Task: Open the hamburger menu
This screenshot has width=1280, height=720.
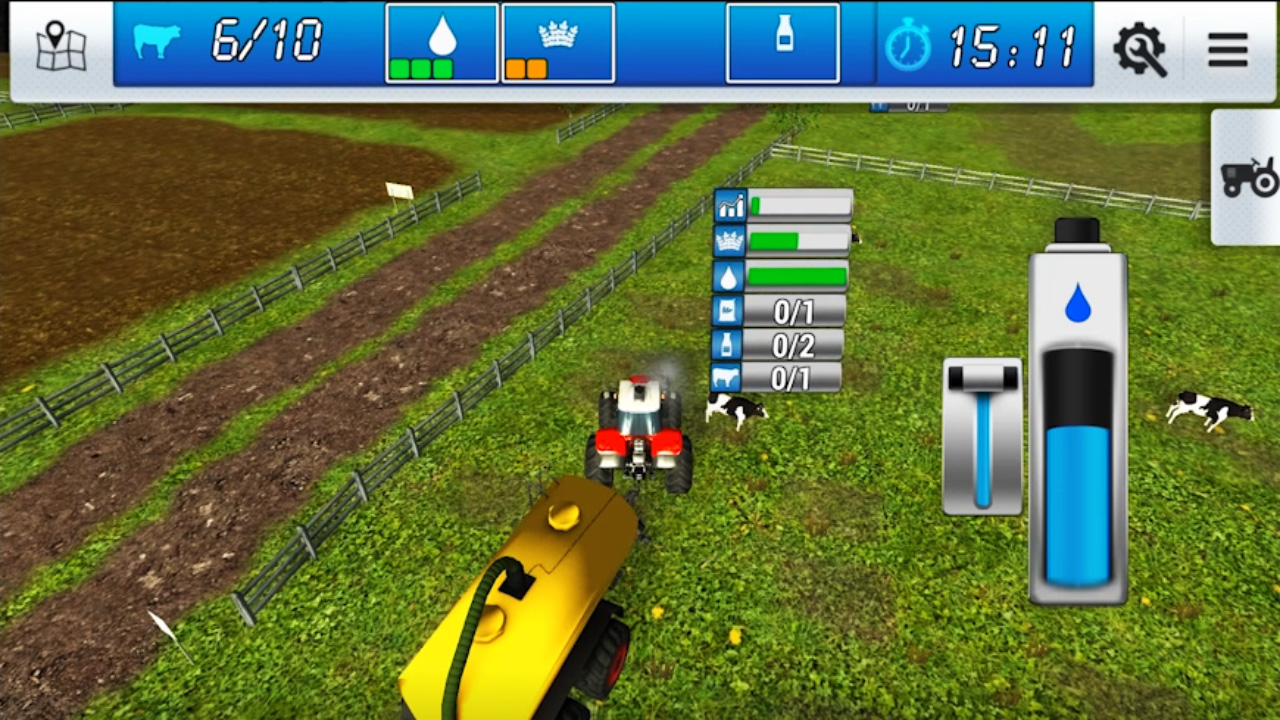Action: point(1227,50)
